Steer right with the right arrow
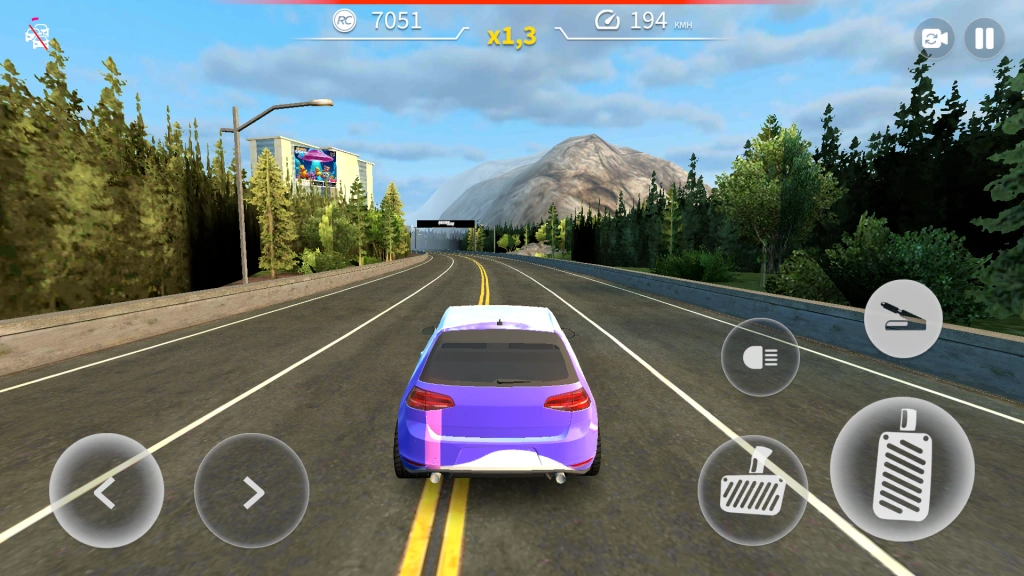1024x576 pixels. [251, 491]
